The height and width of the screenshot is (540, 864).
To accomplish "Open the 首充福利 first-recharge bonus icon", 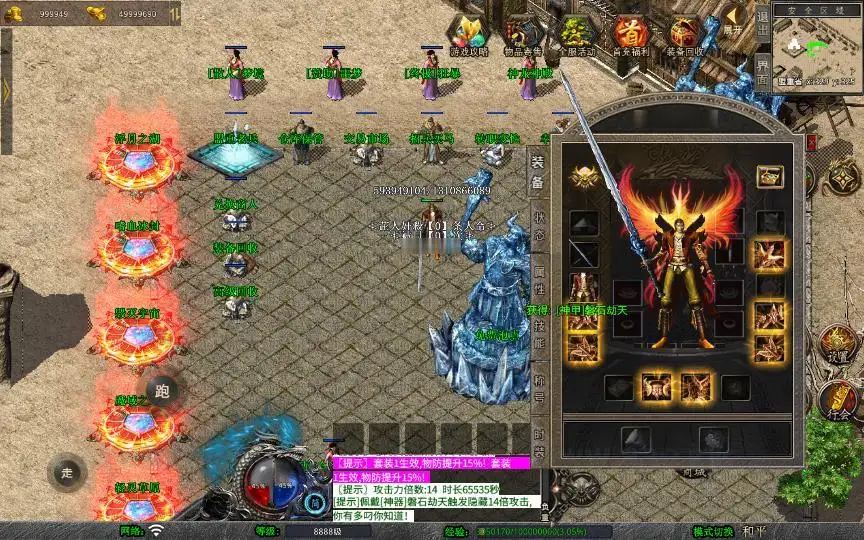I will click(x=631, y=36).
